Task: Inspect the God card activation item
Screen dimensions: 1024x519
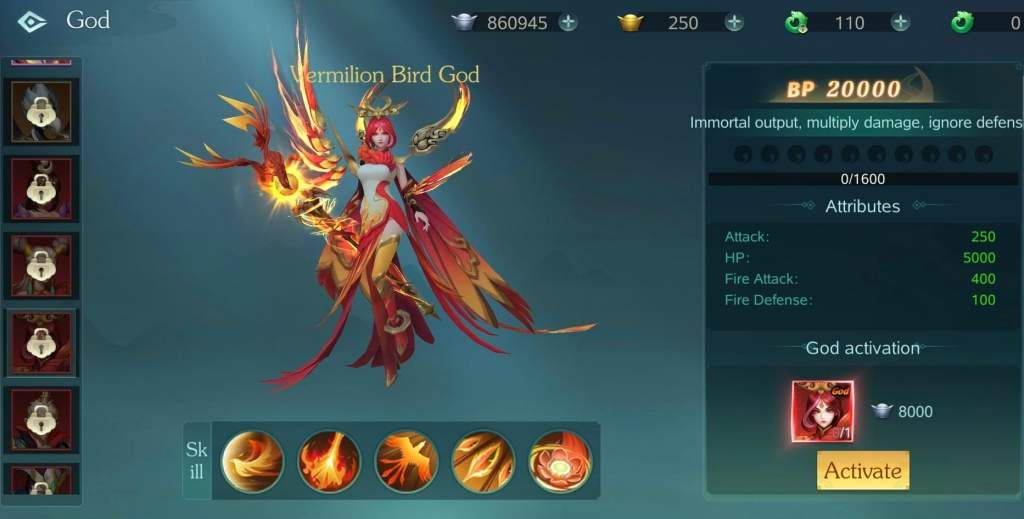Action: 822,411
